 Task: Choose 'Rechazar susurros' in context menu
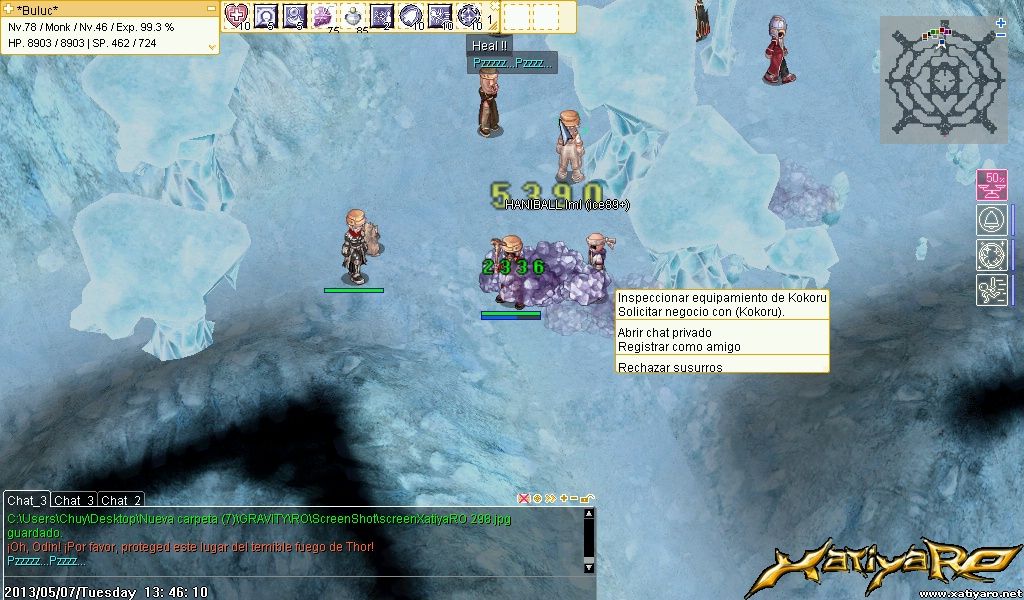click(x=670, y=367)
